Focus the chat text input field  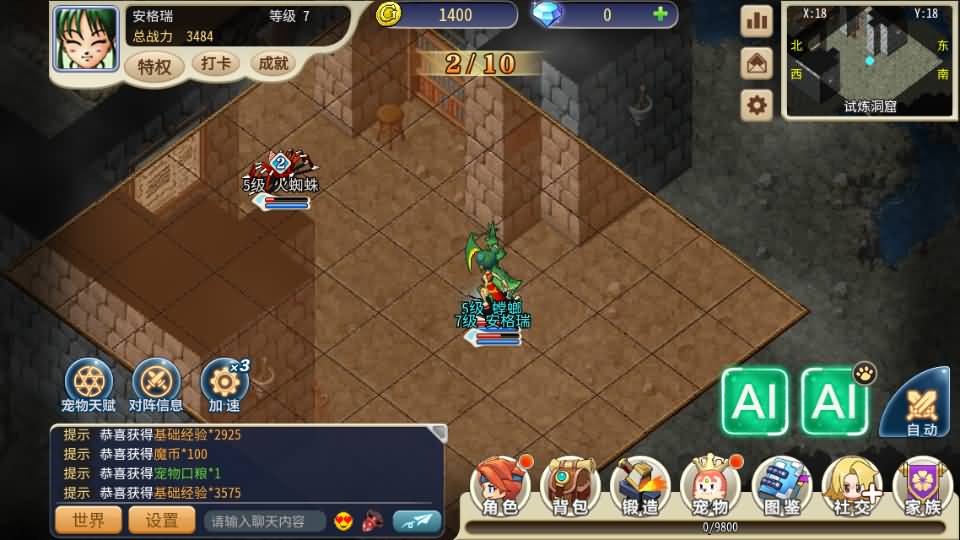coord(264,521)
